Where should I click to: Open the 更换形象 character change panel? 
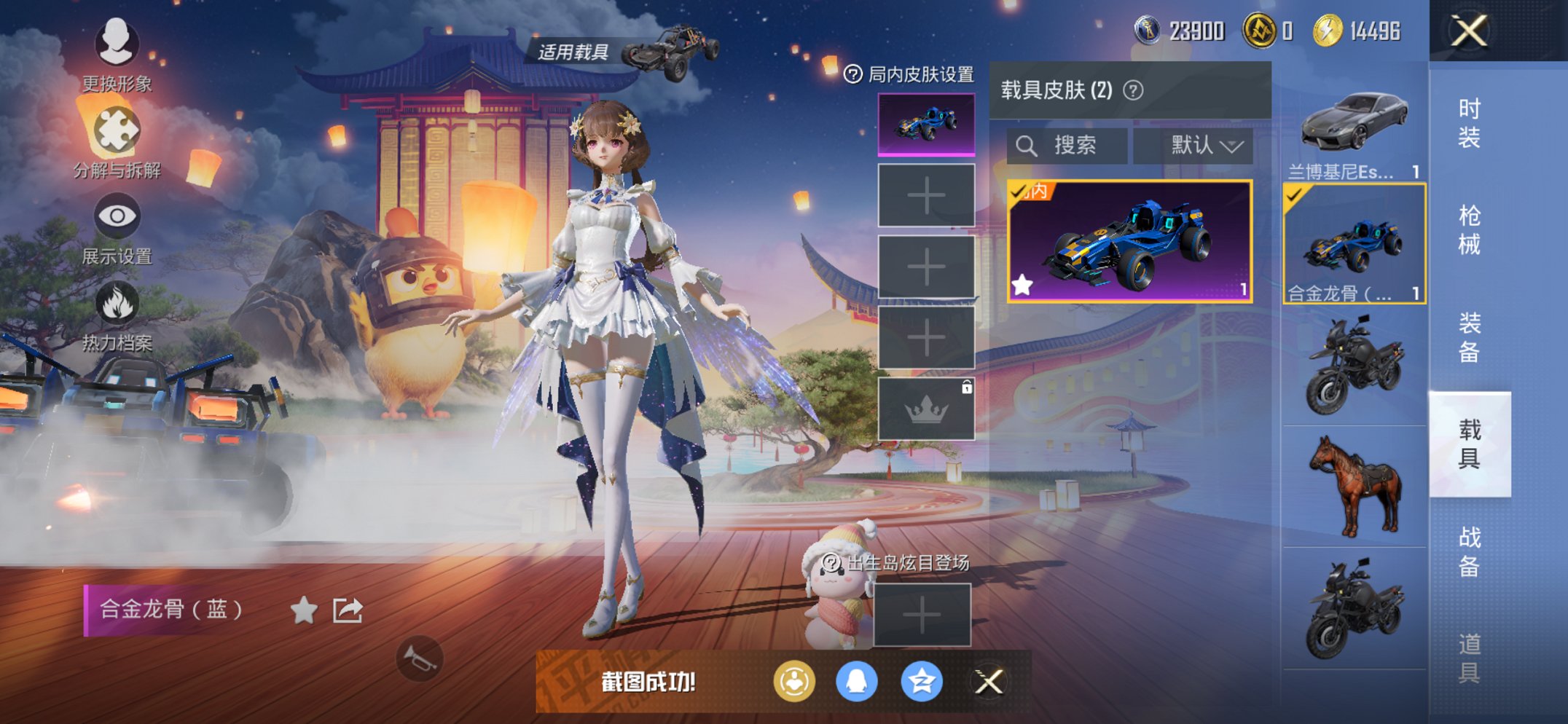click(117, 45)
